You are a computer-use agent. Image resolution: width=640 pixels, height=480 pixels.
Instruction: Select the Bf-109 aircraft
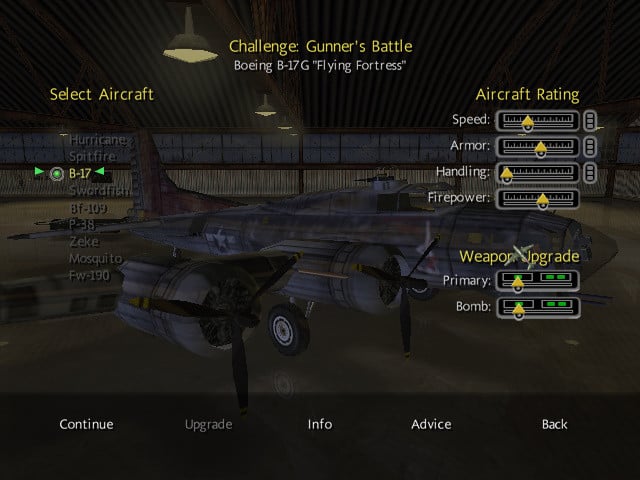click(x=88, y=208)
